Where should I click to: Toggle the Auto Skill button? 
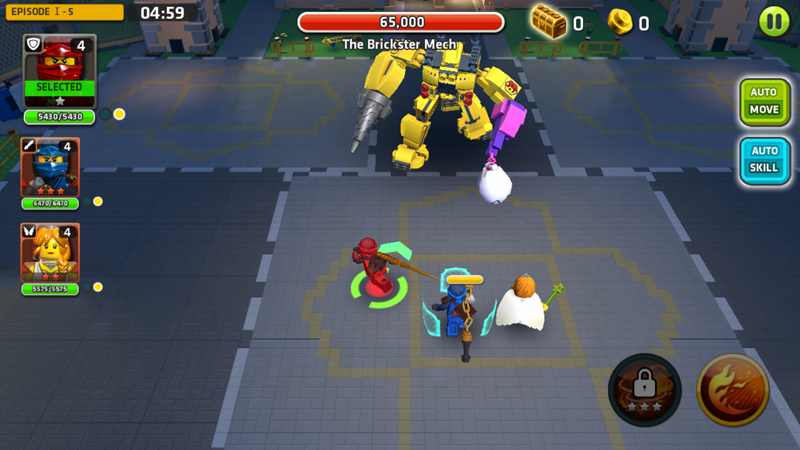coord(764,160)
